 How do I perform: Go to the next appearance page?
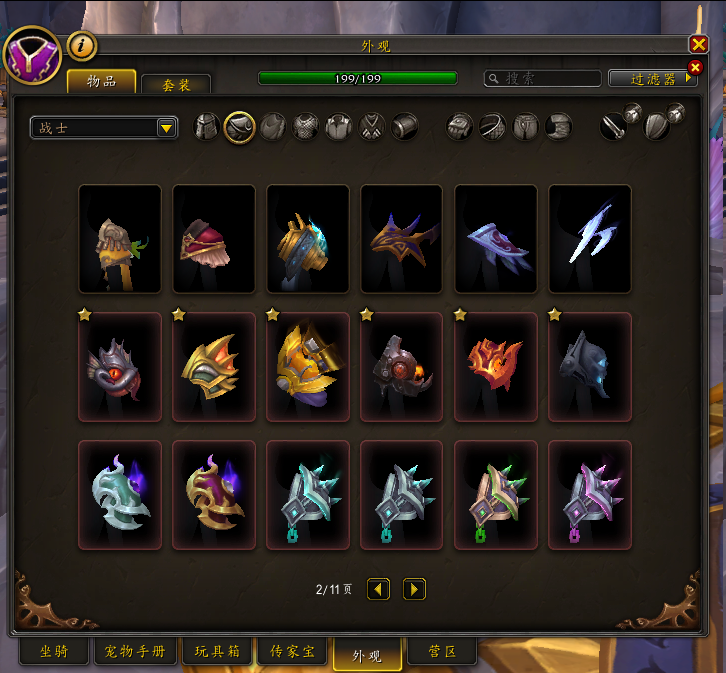[414, 590]
